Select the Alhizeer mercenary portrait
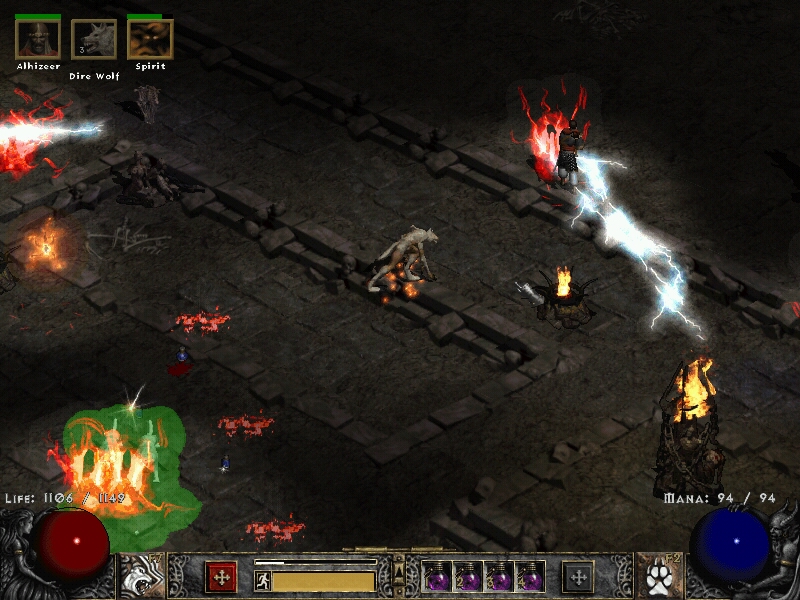800x600 pixels. pos(38,39)
